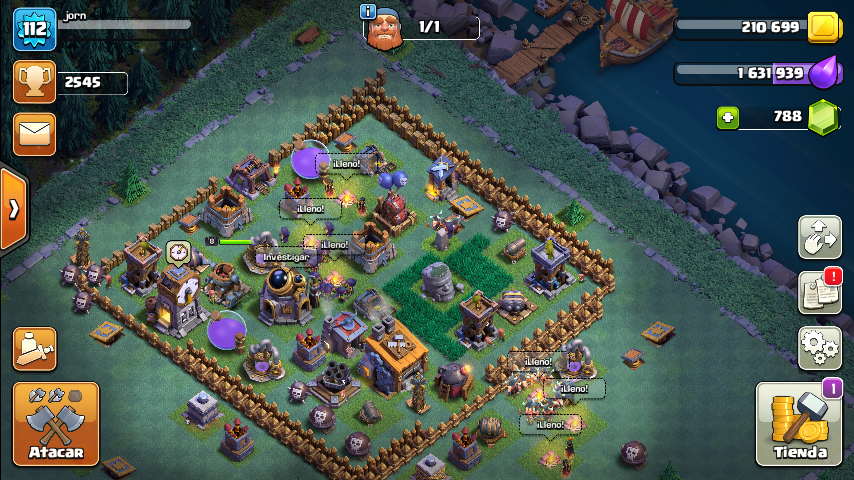Screen dimensions: 854x480
Task: Buy gems with the green plus button
Action: [727, 117]
